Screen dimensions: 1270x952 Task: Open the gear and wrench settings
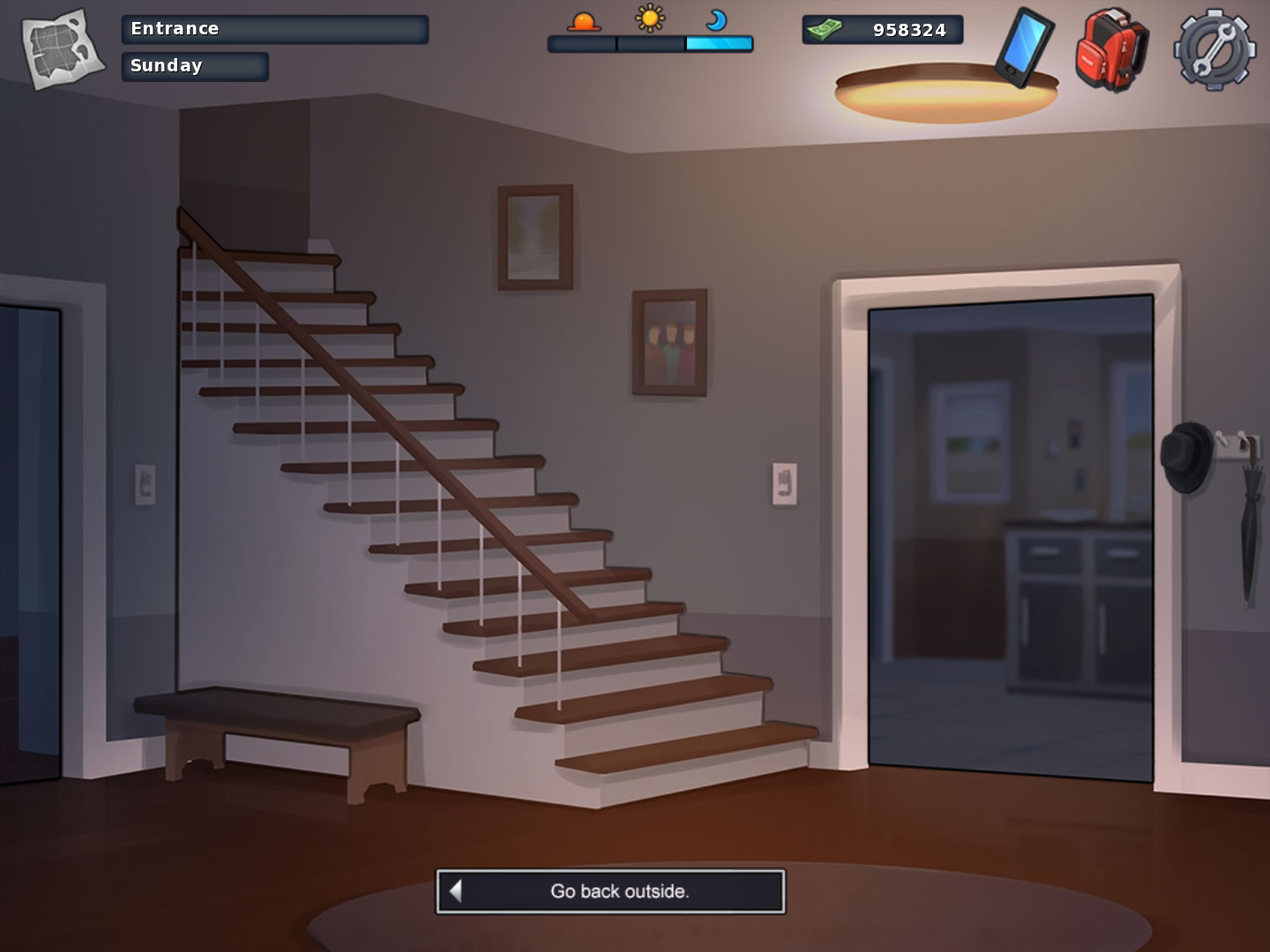(1214, 49)
